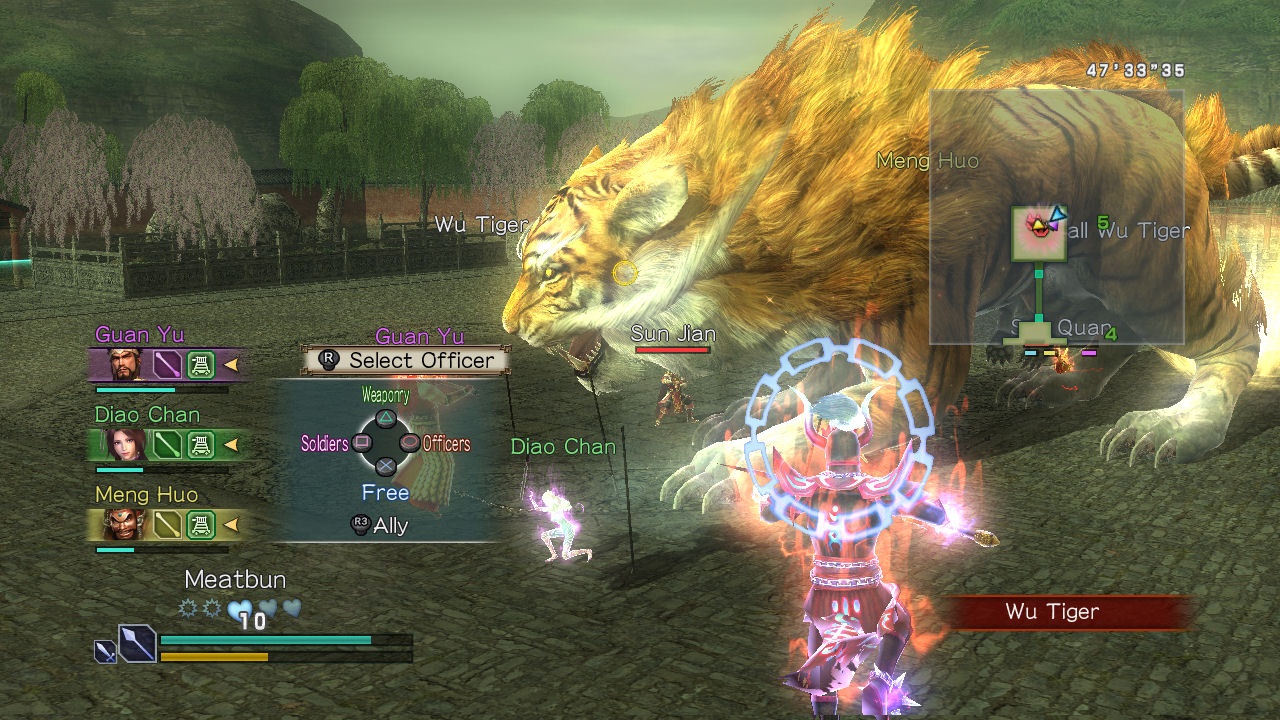Use the Meatbun item
This screenshot has height=720, width=1280.
coord(235,580)
